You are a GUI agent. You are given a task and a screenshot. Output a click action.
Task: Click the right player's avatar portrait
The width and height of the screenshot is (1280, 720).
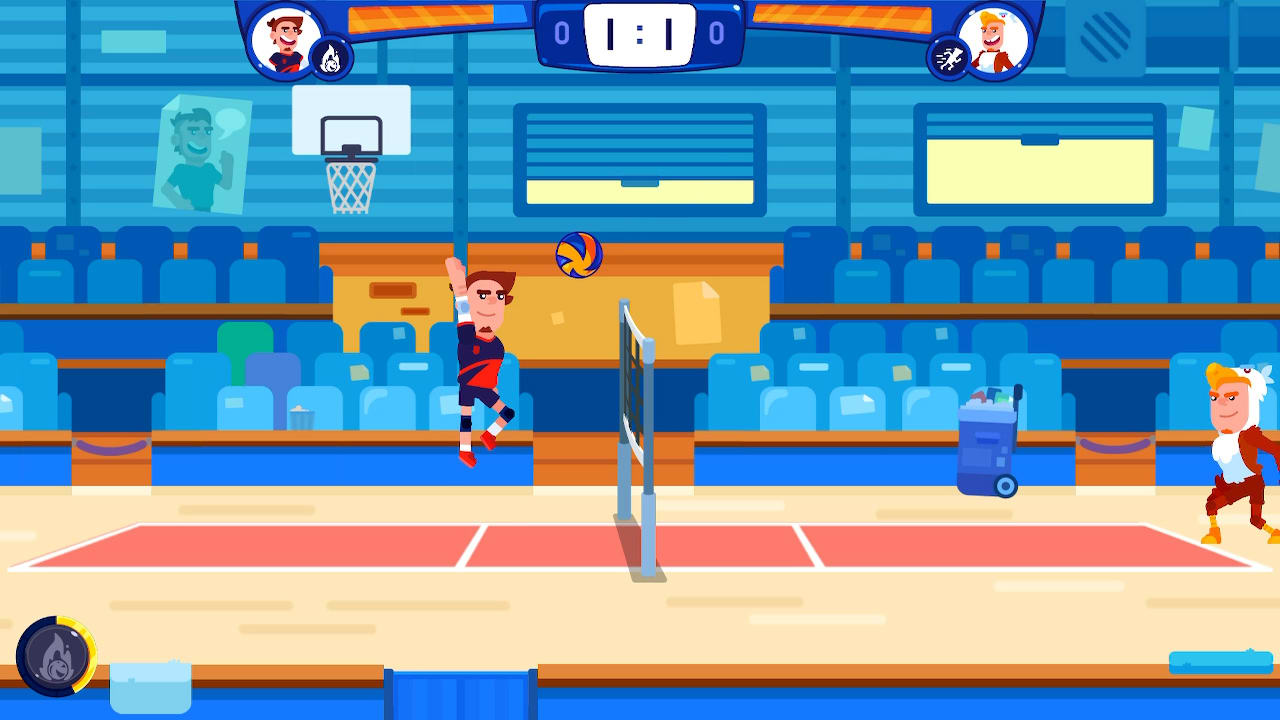(x=995, y=40)
